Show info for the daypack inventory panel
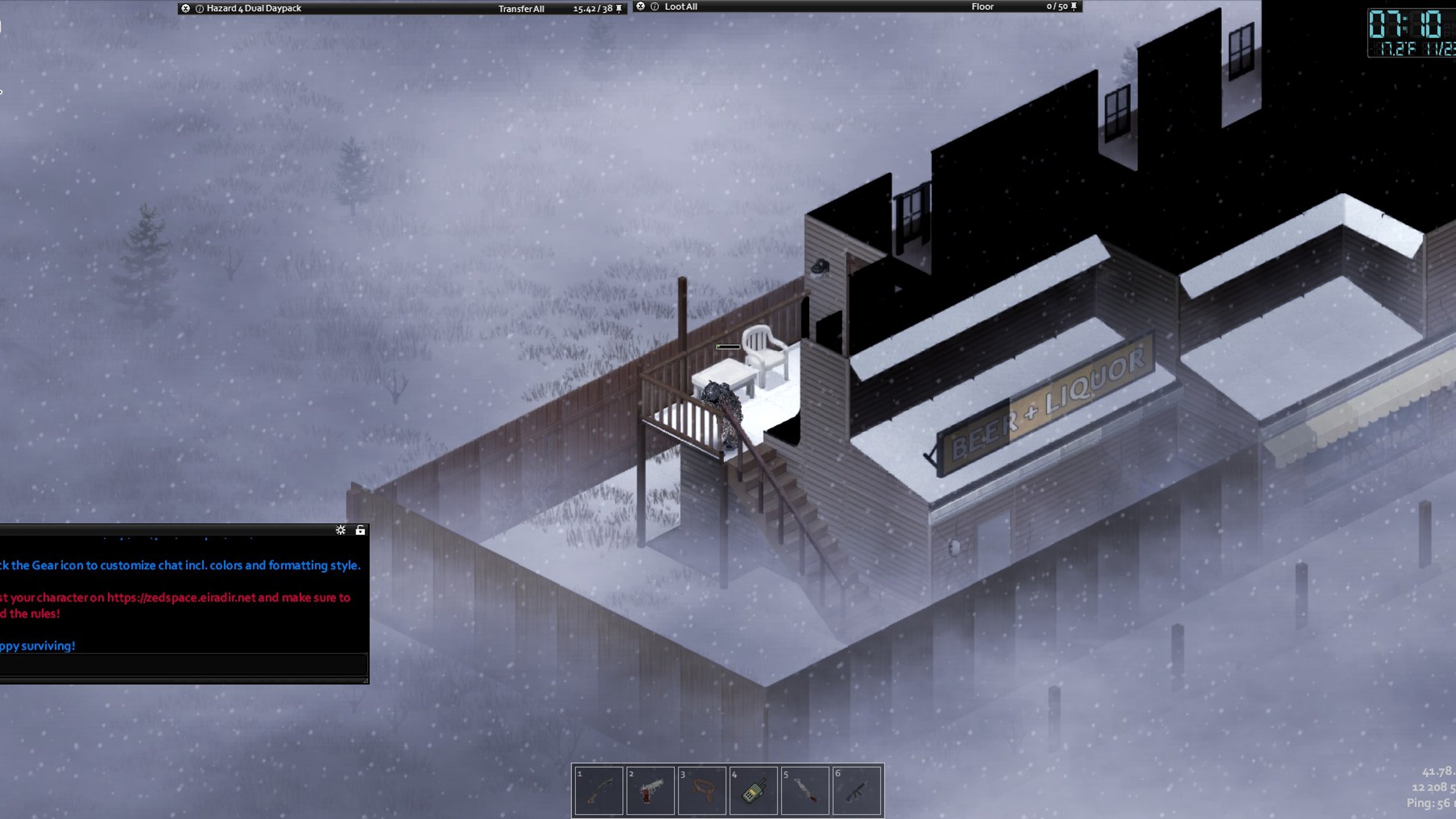This screenshot has height=819, width=1456. (x=200, y=9)
